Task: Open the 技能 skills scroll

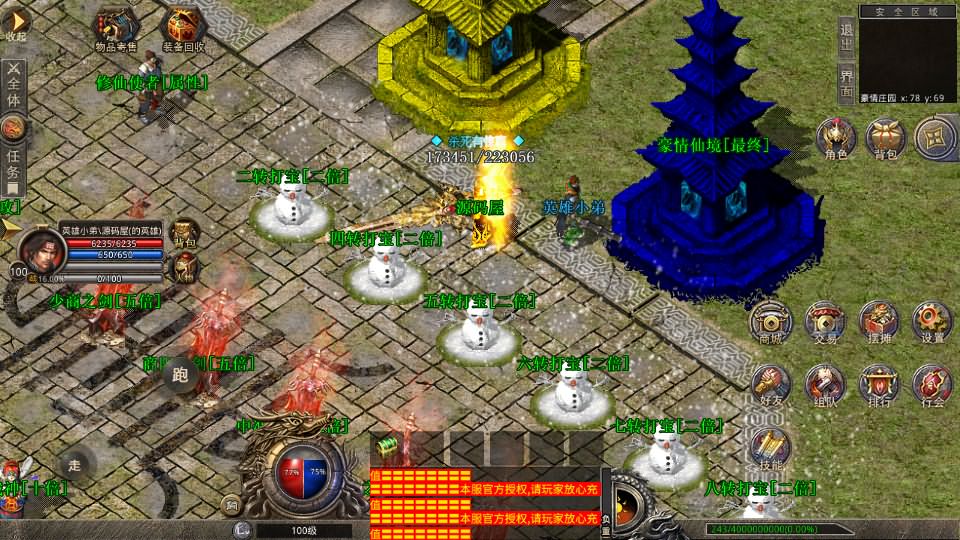Action: pos(770,447)
